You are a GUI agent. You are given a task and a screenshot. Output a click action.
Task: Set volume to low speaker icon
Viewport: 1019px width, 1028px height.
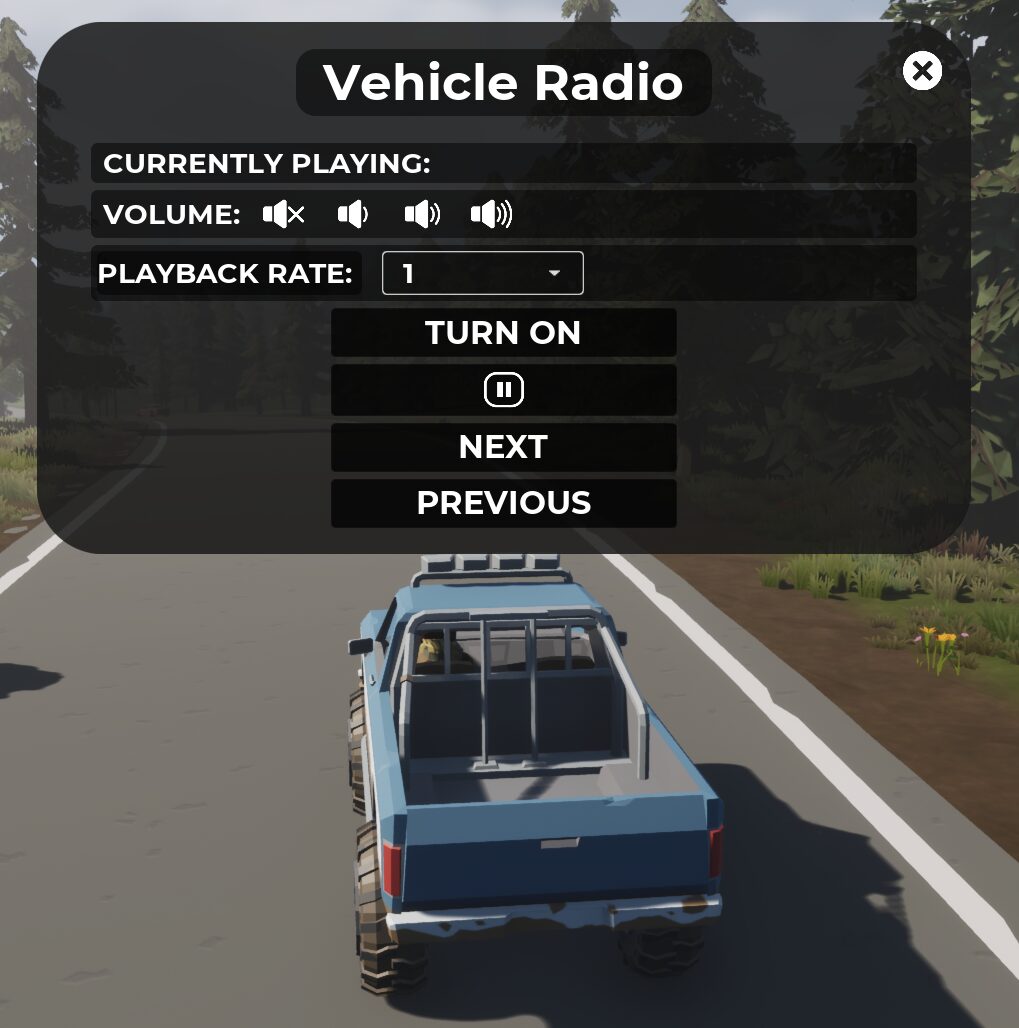(x=353, y=214)
